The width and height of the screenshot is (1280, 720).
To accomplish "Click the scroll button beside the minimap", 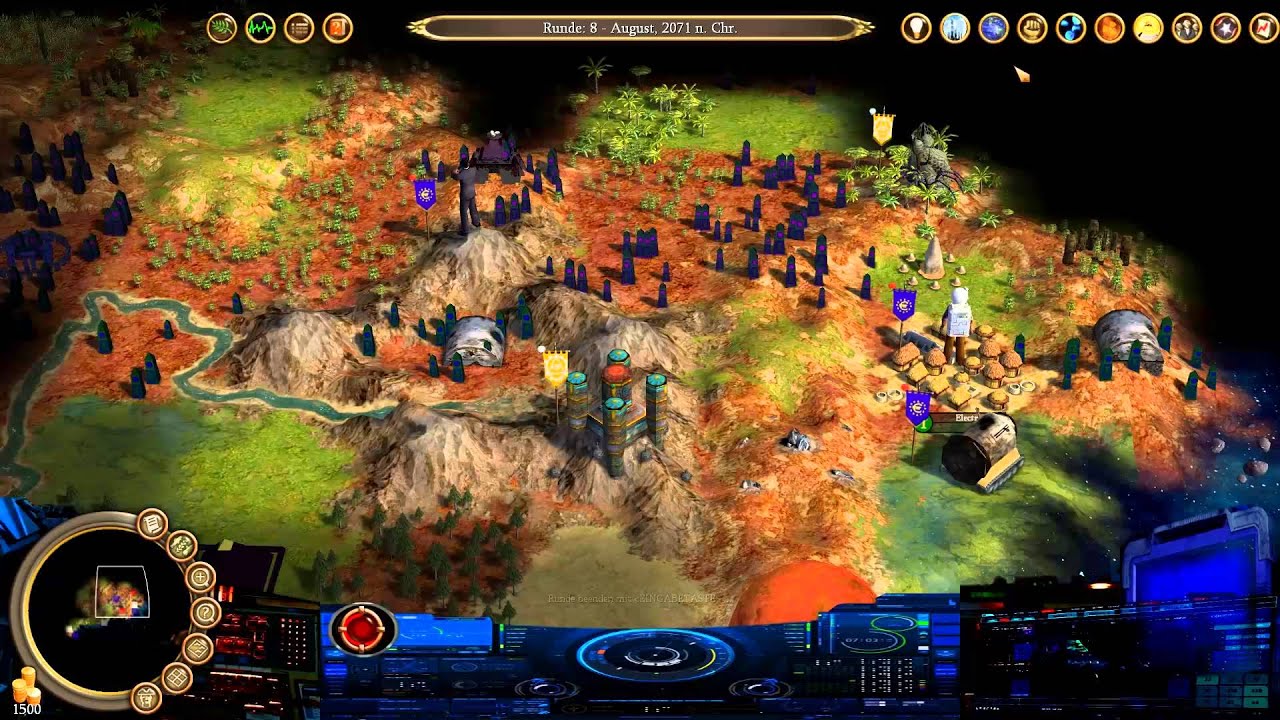I will [152, 523].
